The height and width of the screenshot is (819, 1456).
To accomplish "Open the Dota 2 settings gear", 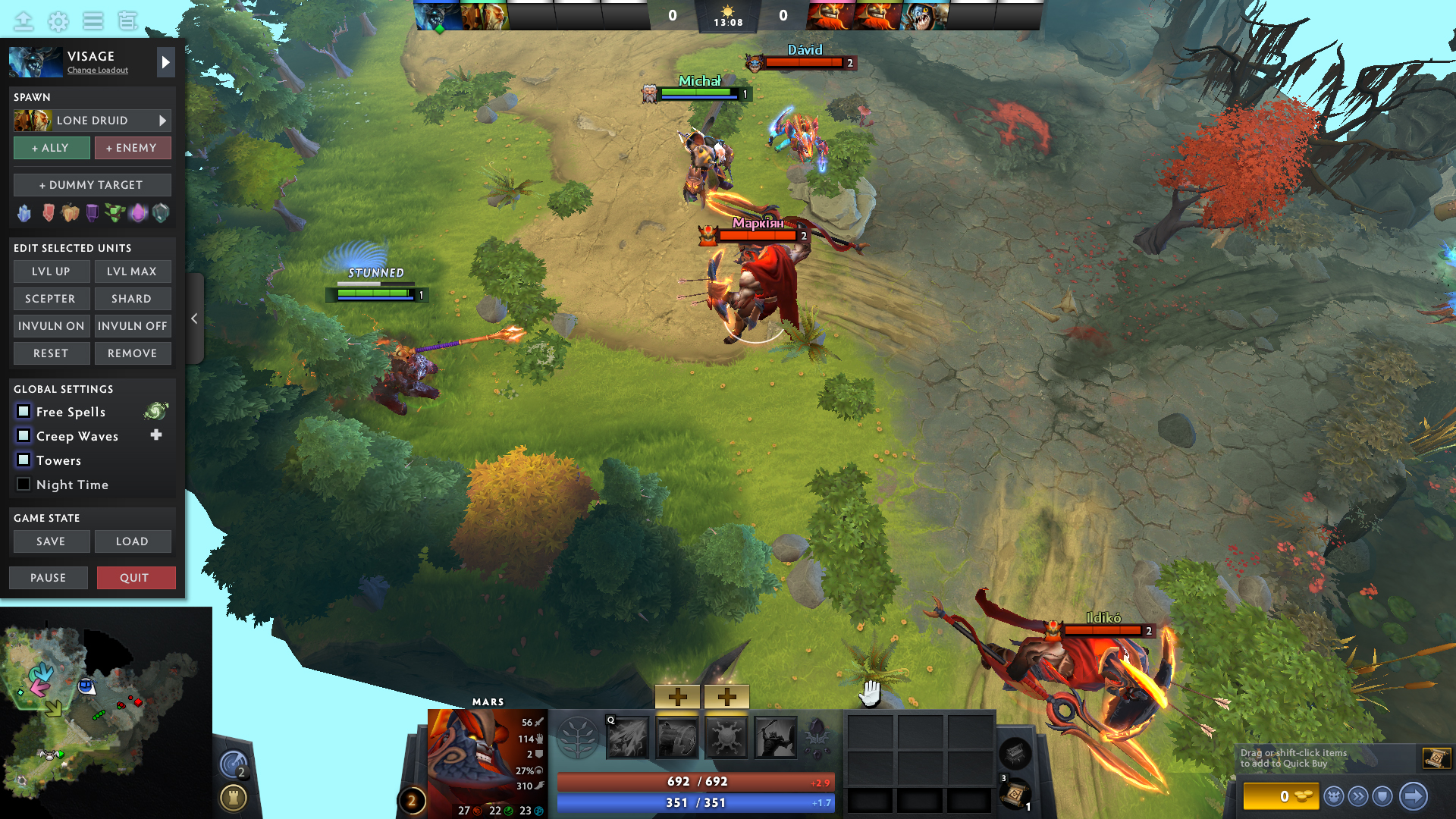I will point(58,21).
